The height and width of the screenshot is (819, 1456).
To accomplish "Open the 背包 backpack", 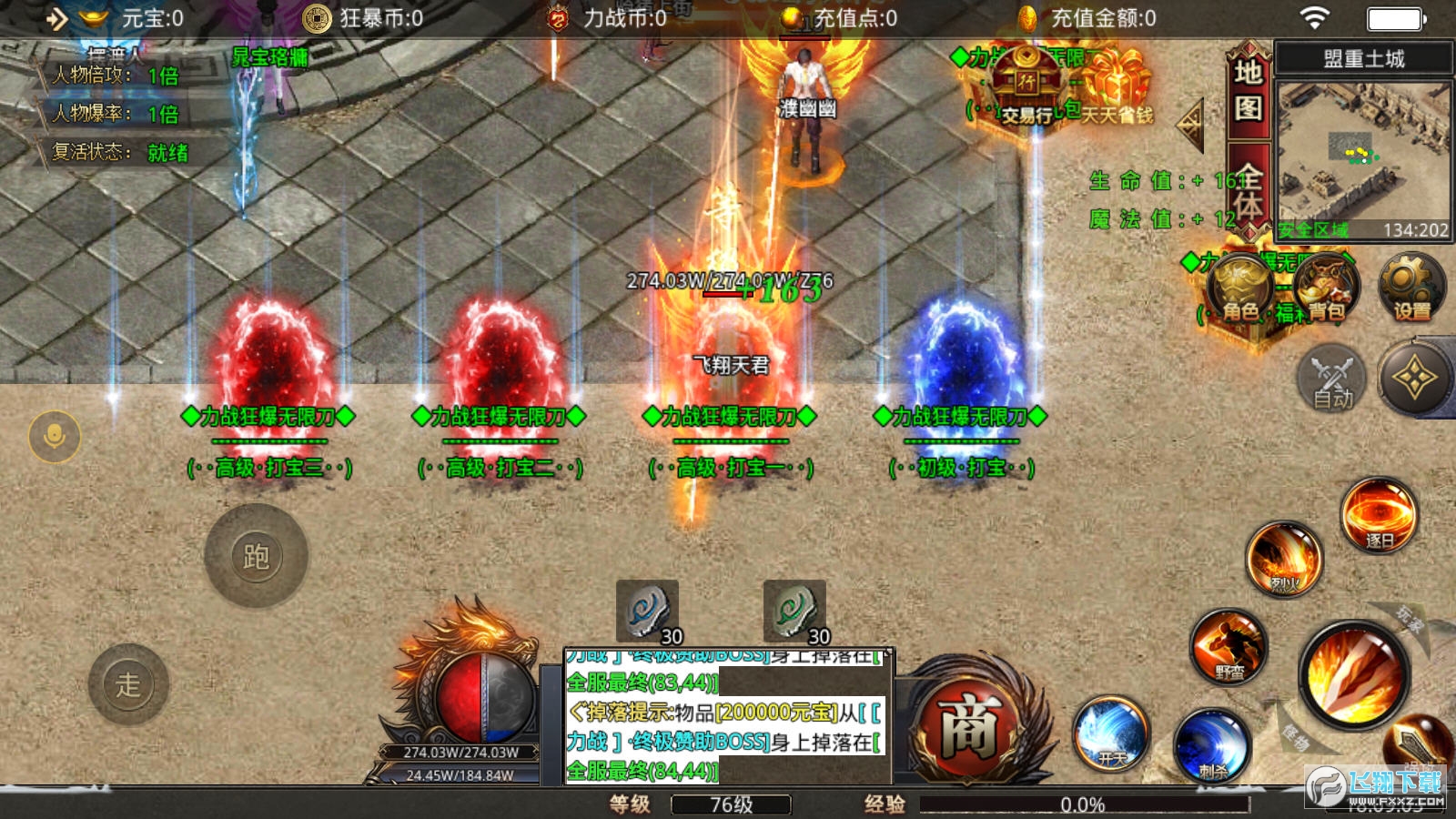I will [1327, 289].
